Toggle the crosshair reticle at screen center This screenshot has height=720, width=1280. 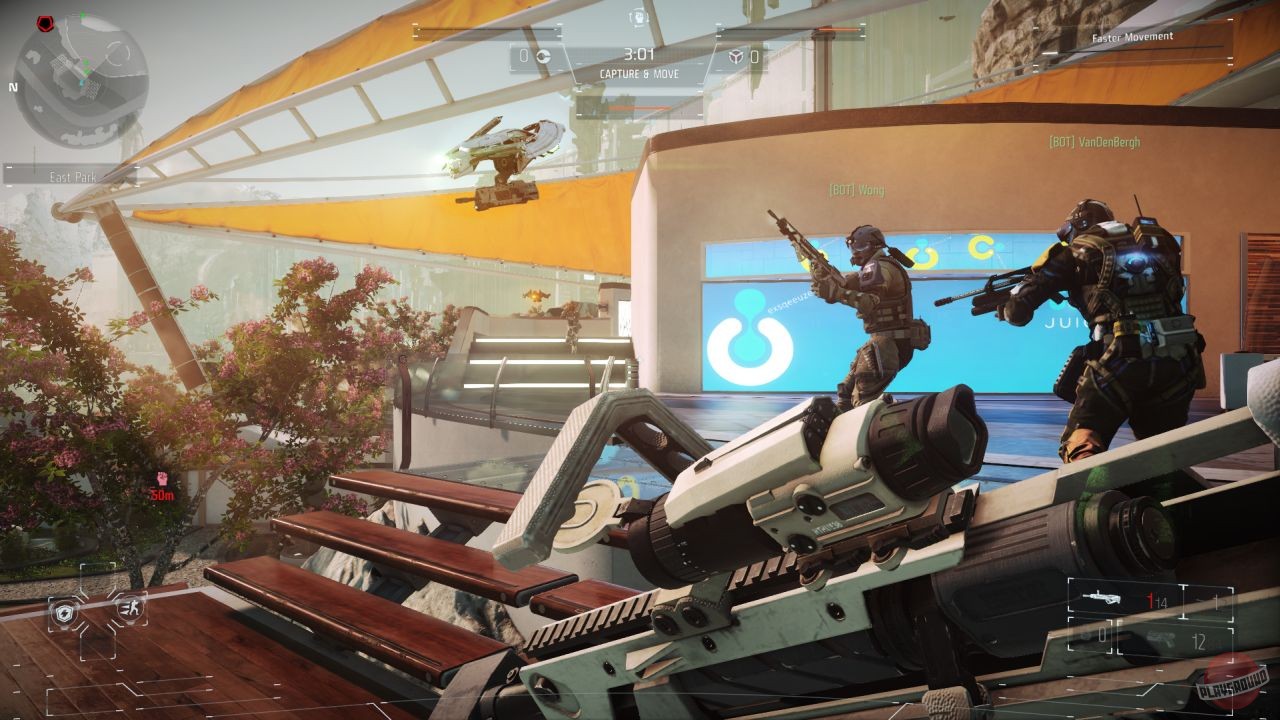640,360
